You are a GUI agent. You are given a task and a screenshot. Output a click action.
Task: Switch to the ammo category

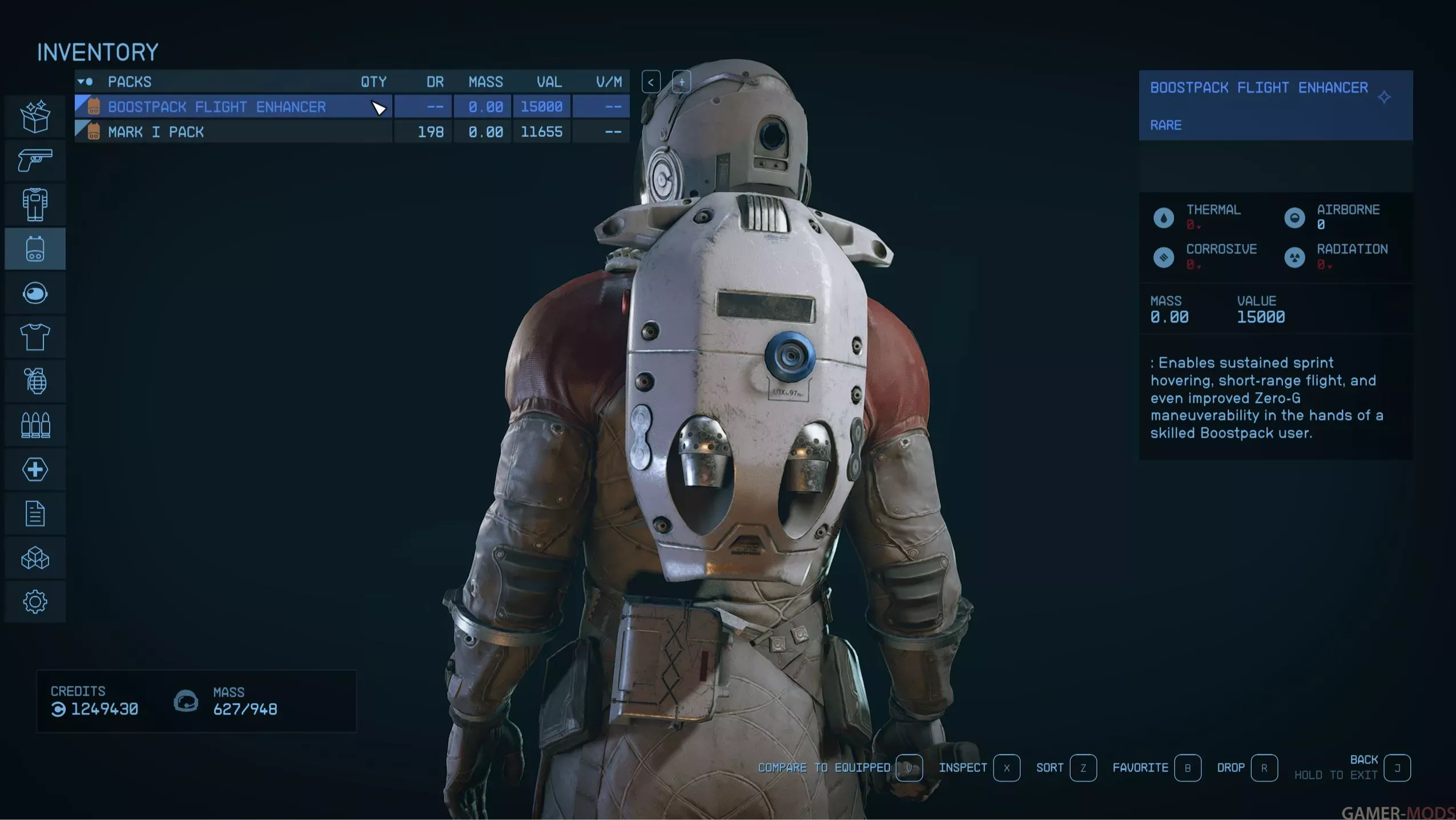[35, 425]
